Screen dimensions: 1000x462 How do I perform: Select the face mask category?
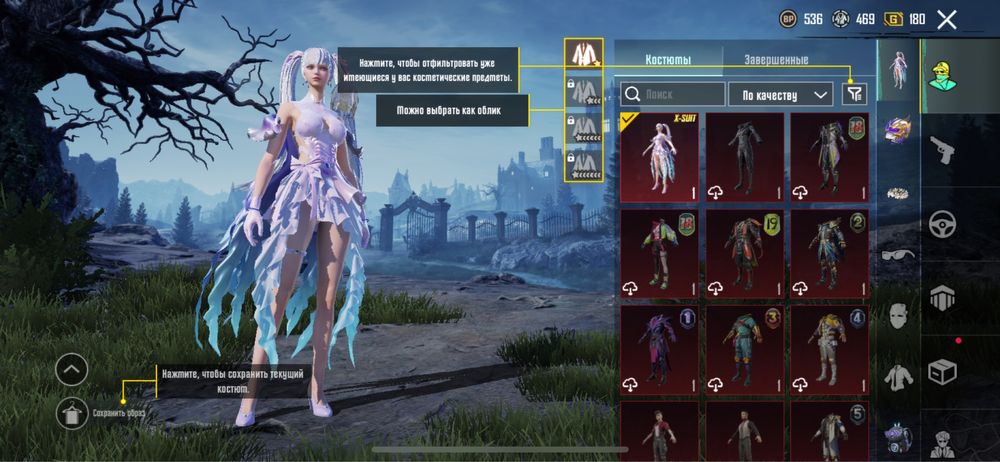pyautogui.click(x=897, y=315)
